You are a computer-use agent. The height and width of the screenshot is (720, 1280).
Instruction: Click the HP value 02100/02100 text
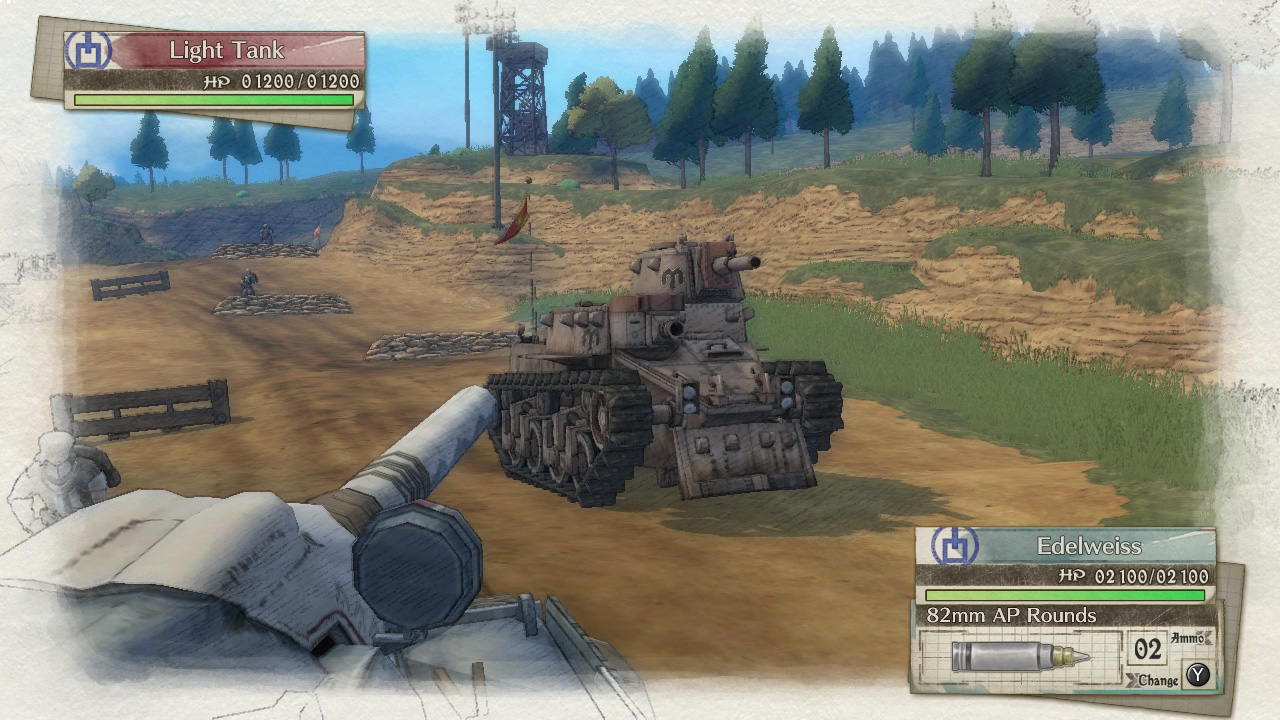tap(1148, 575)
